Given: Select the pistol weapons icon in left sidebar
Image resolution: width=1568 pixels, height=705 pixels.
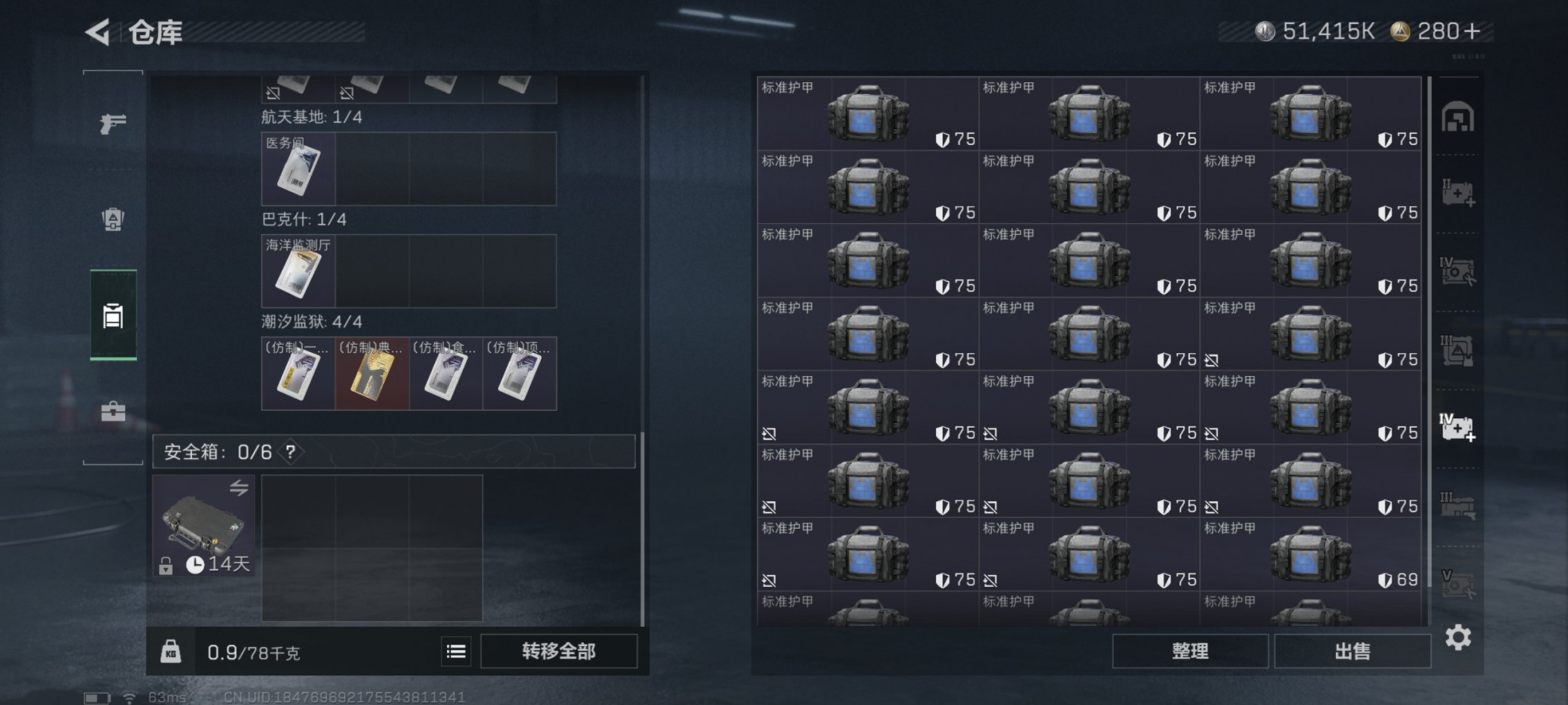Looking at the screenshot, I should (x=114, y=123).
